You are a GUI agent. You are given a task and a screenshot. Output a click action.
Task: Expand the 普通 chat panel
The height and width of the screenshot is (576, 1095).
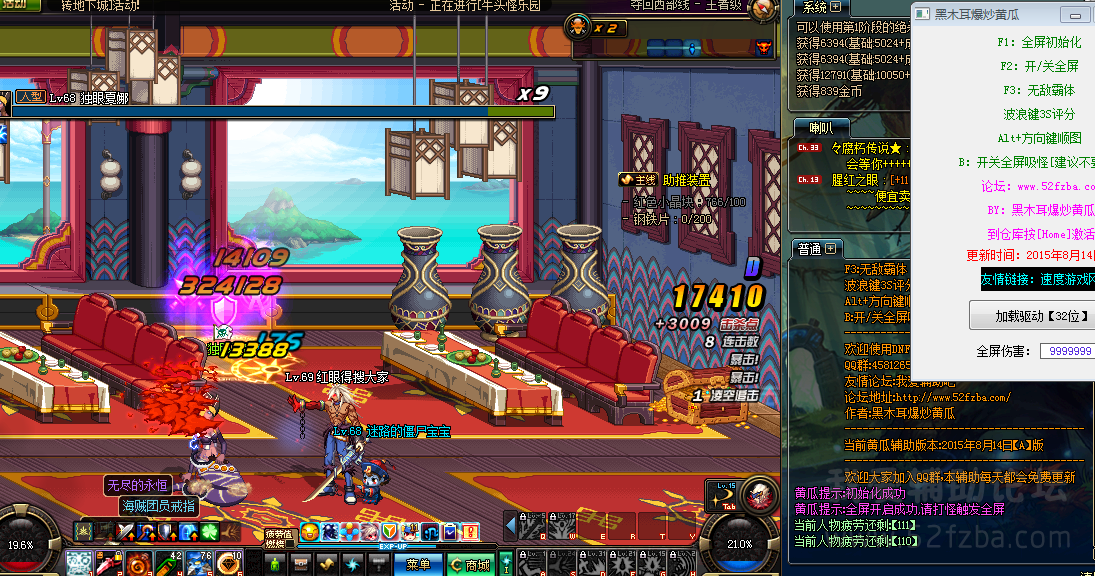pos(832,248)
